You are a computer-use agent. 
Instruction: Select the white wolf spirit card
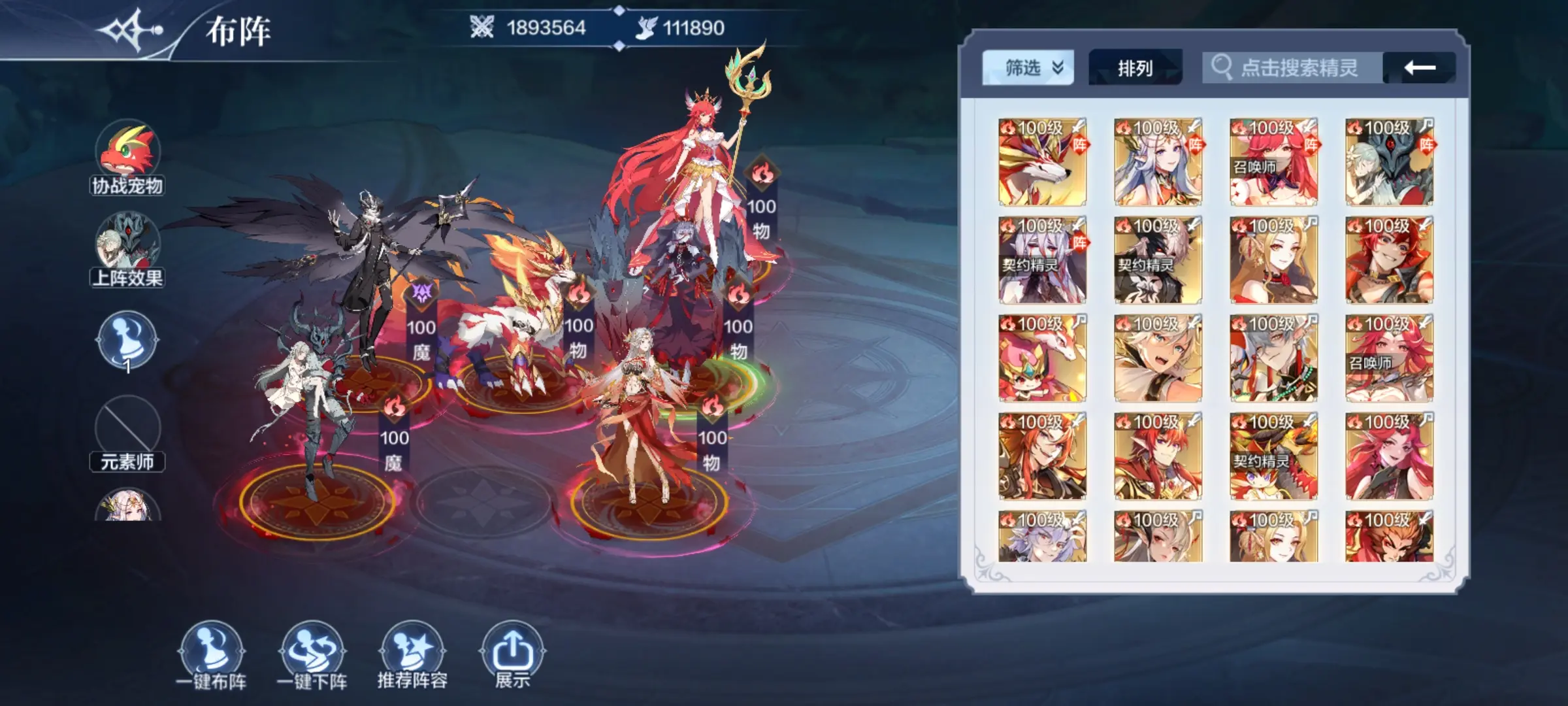point(1042,162)
